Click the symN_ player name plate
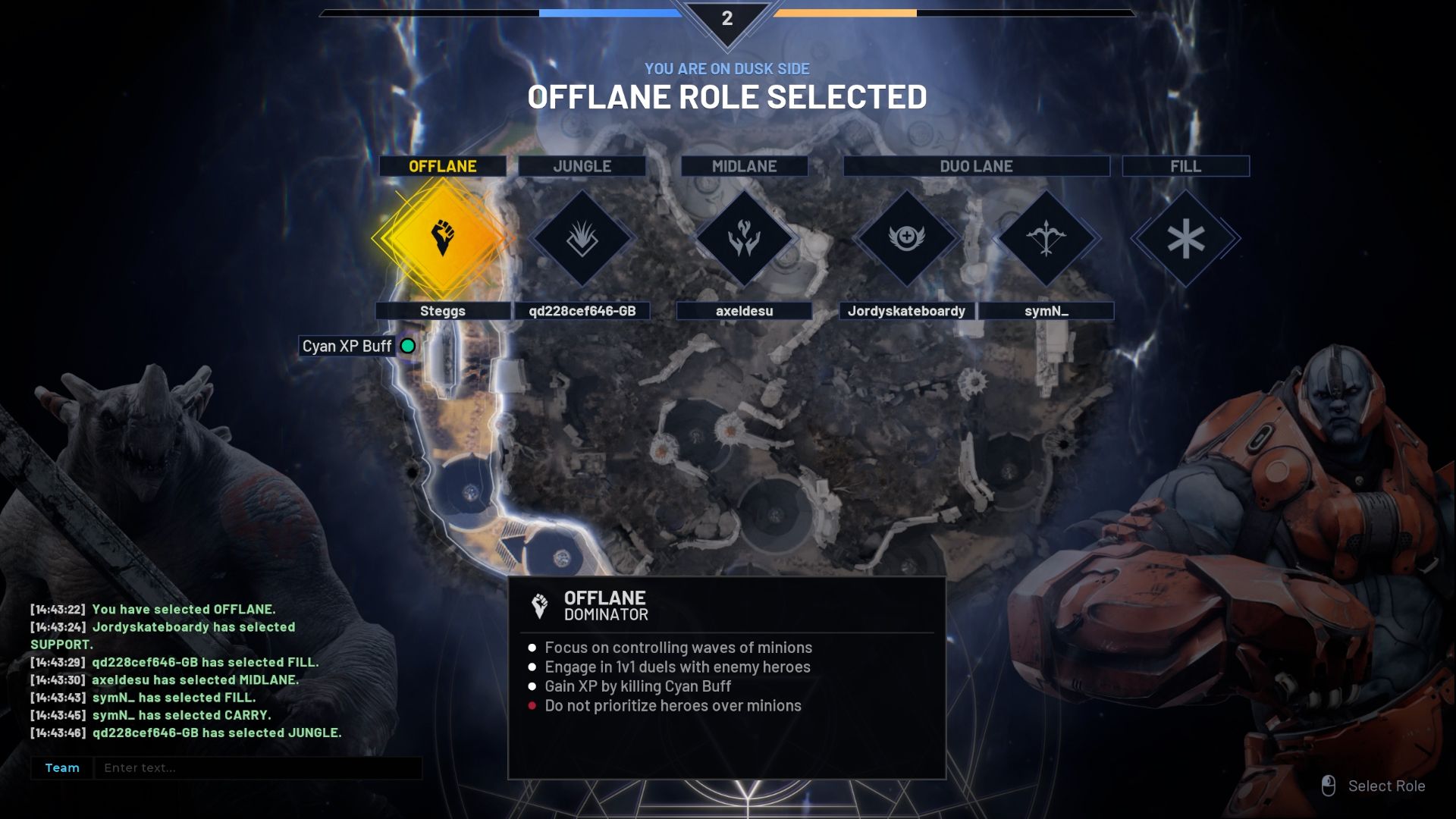The width and height of the screenshot is (1456, 819). point(1046,311)
